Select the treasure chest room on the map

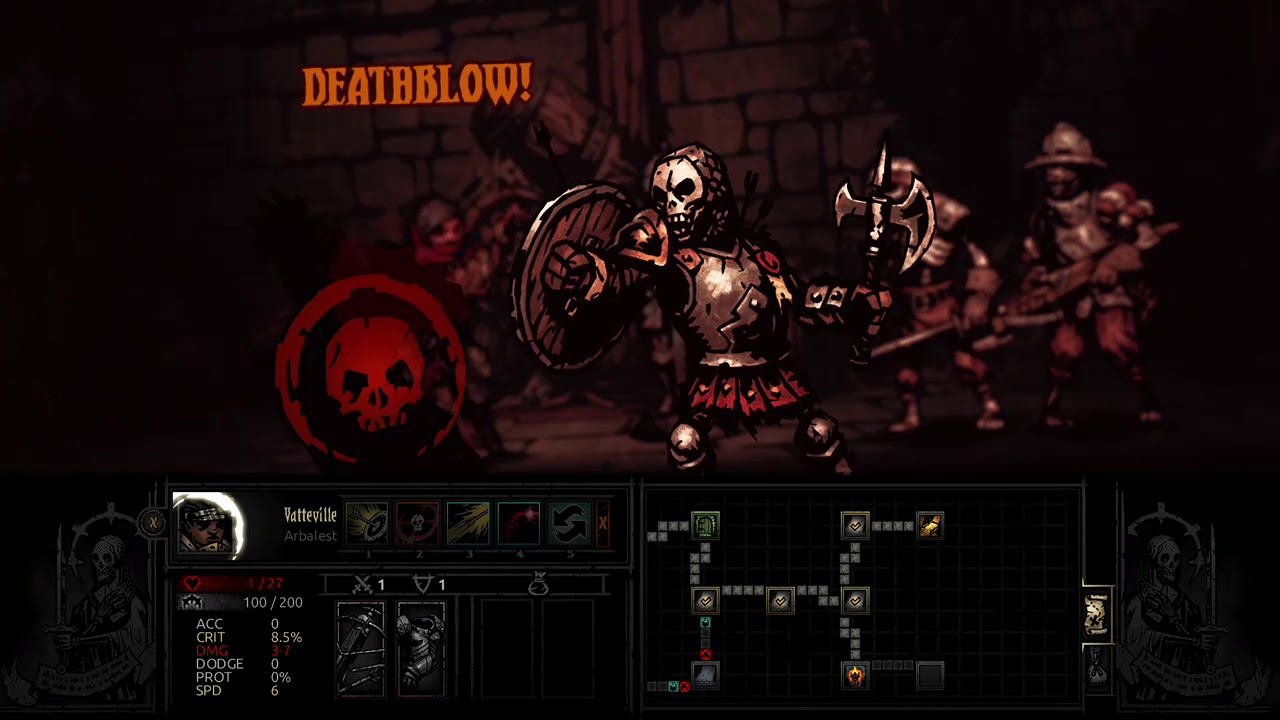click(x=929, y=525)
